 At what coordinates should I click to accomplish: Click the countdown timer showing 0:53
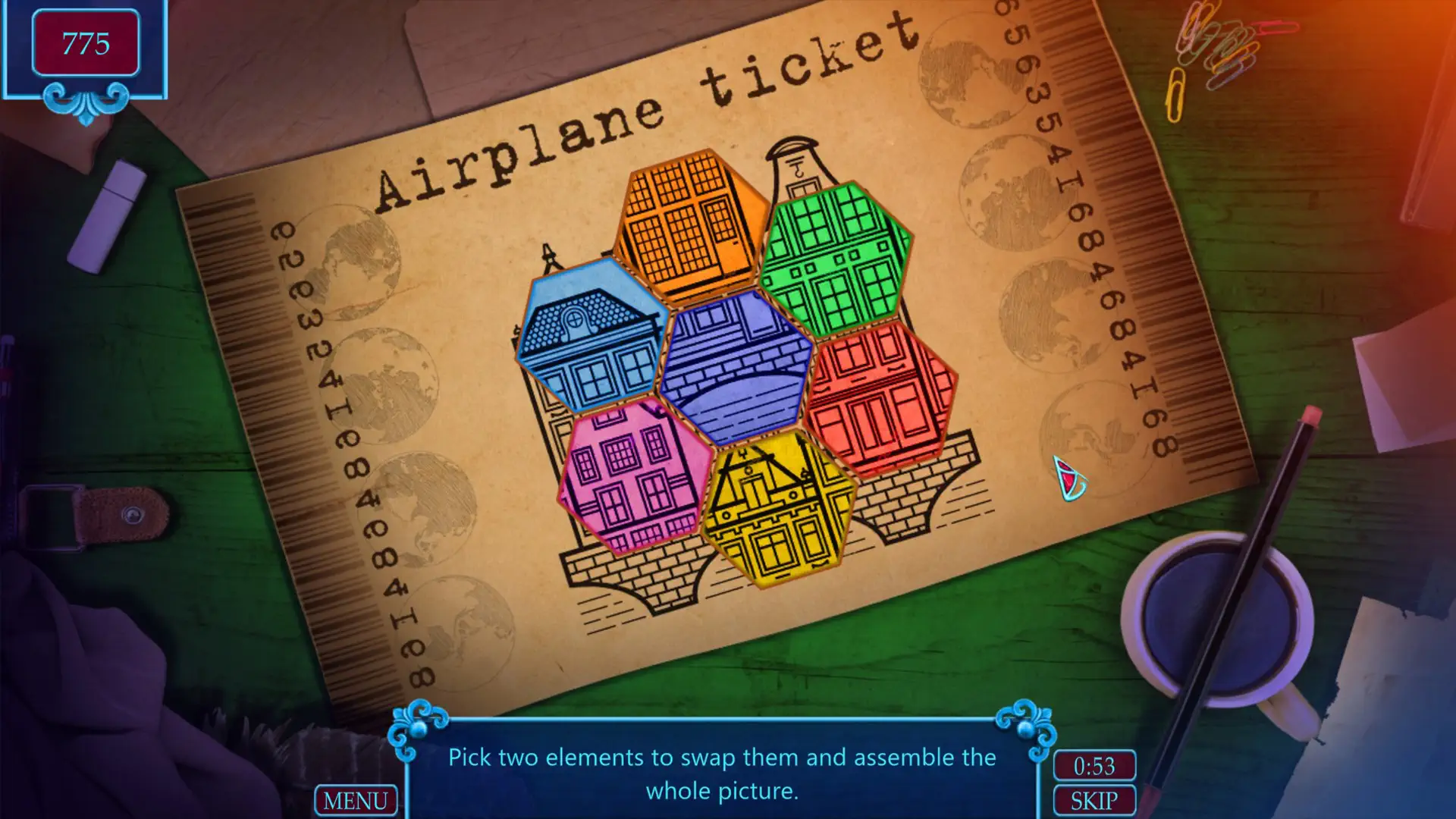click(x=1095, y=767)
